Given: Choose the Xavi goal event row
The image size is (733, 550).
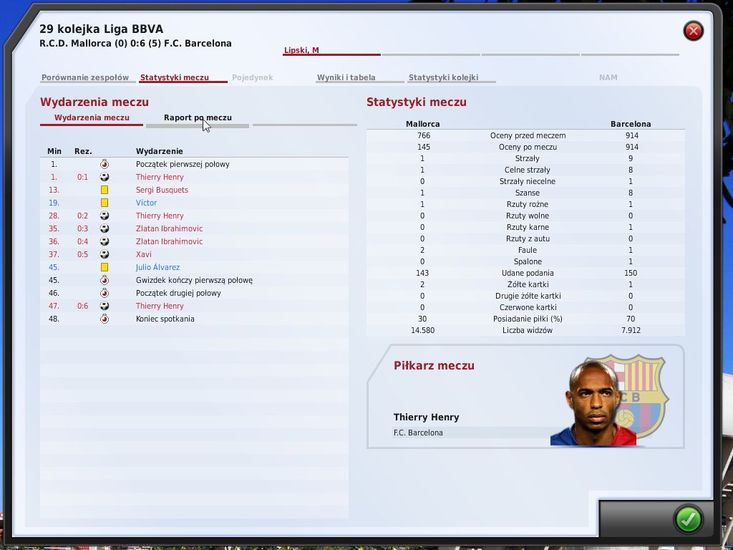Looking at the screenshot, I should tap(146, 254).
